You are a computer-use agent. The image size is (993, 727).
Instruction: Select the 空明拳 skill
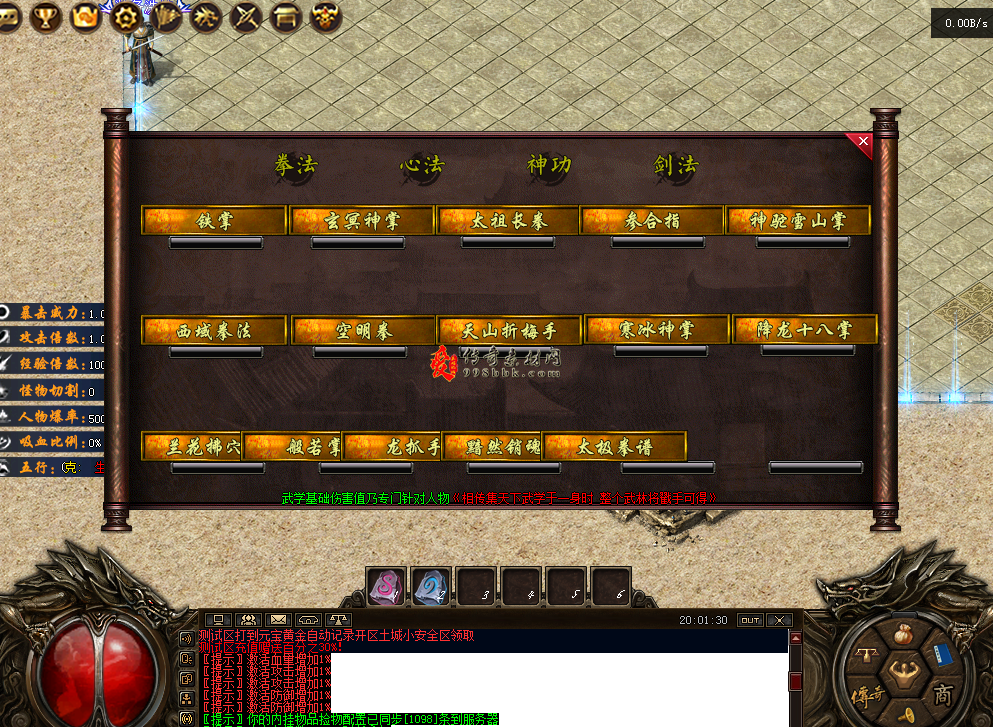(362, 330)
